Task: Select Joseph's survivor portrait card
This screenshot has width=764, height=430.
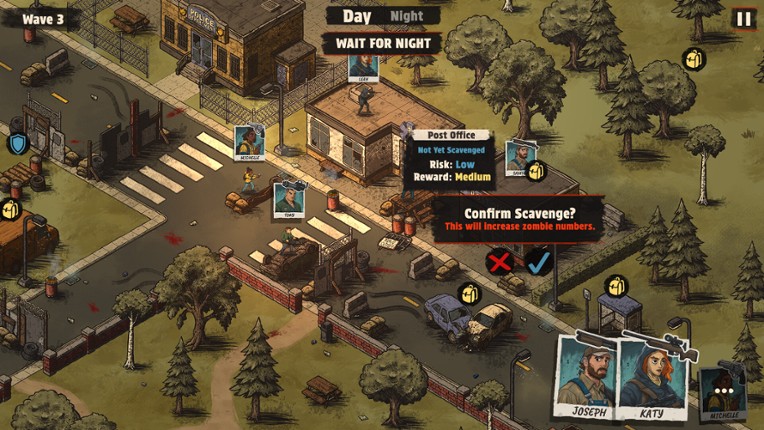Action: [587, 380]
